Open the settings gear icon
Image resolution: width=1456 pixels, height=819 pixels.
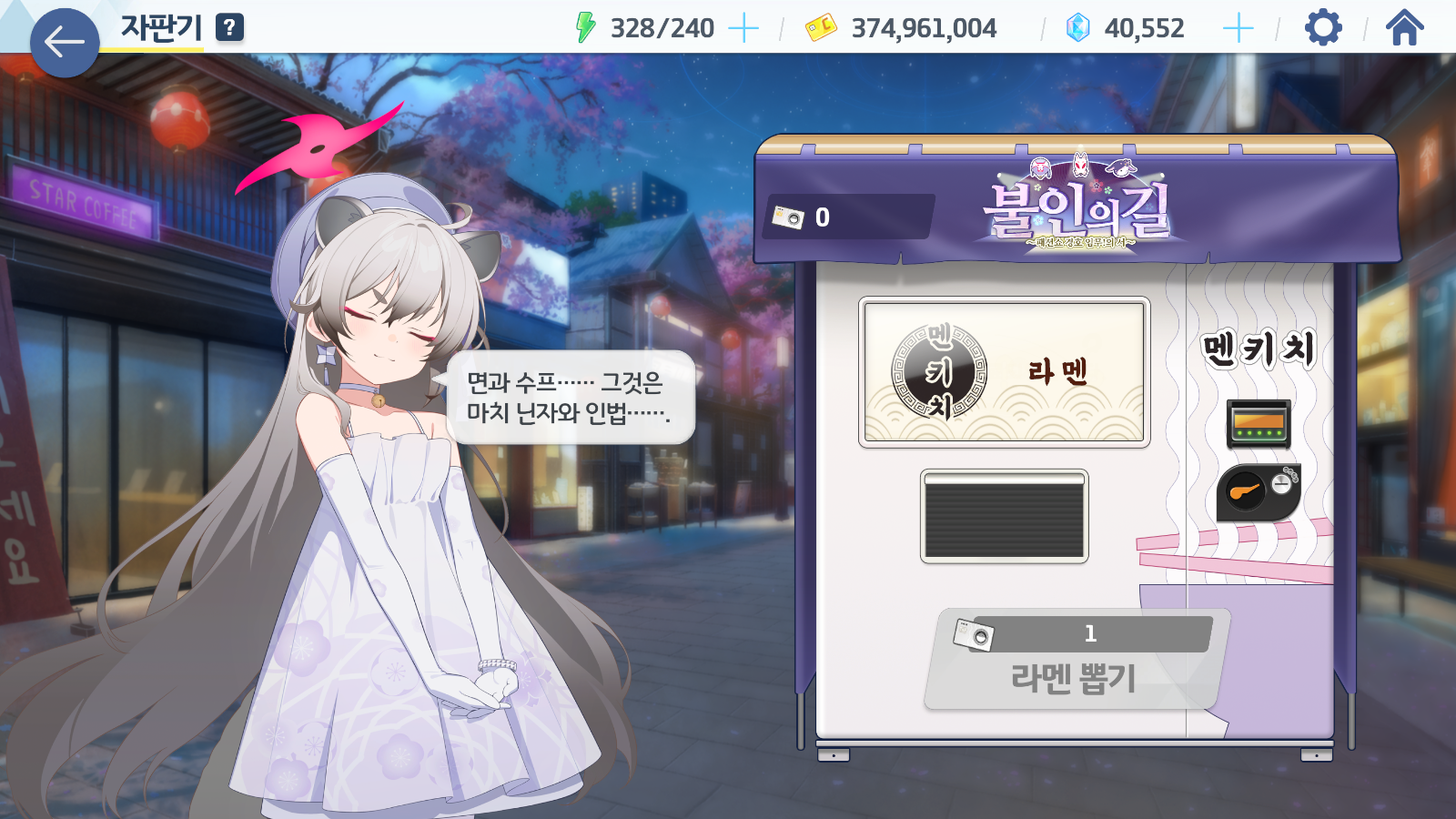pos(1321,27)
